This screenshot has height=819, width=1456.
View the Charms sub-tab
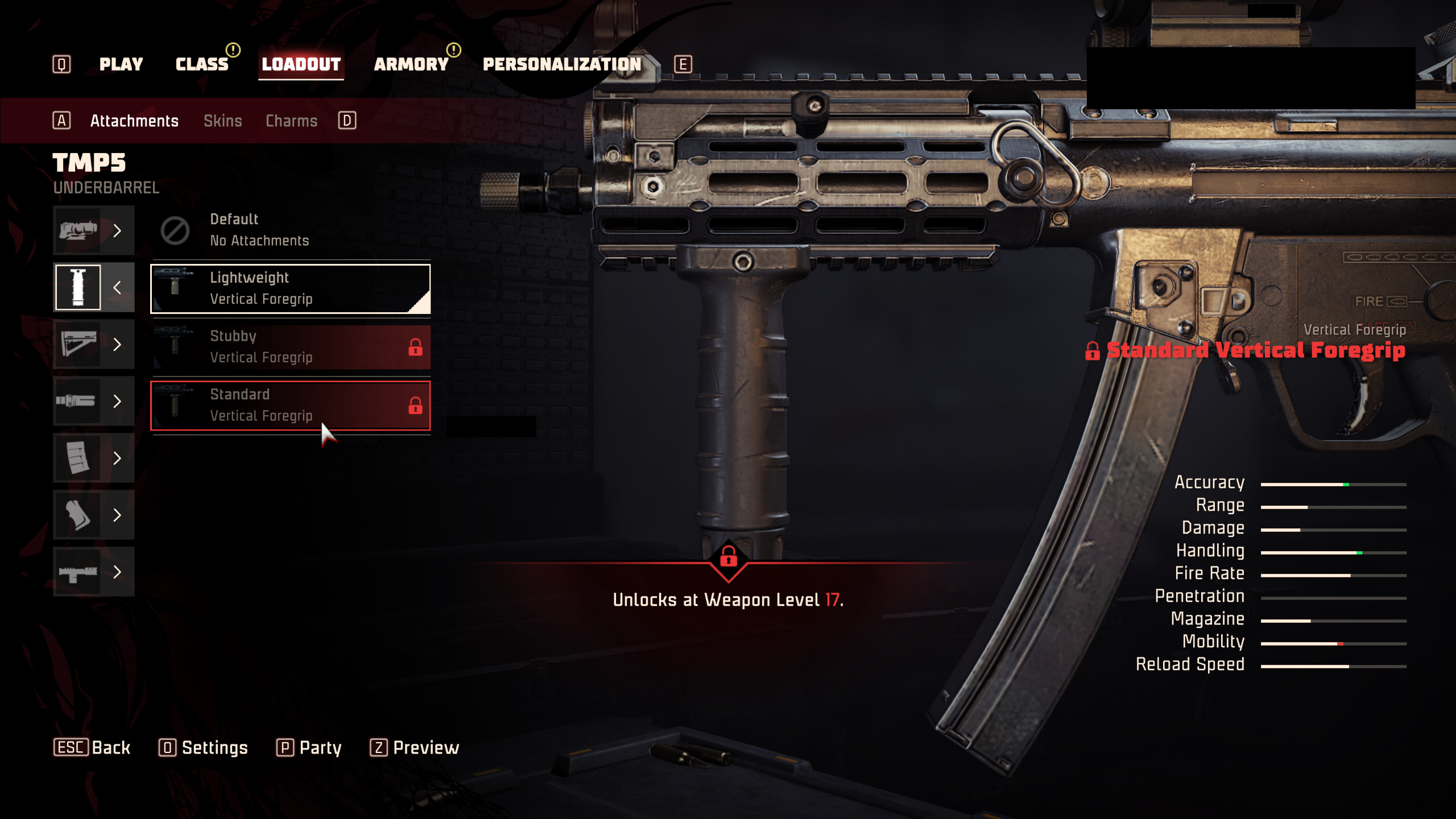291,121
